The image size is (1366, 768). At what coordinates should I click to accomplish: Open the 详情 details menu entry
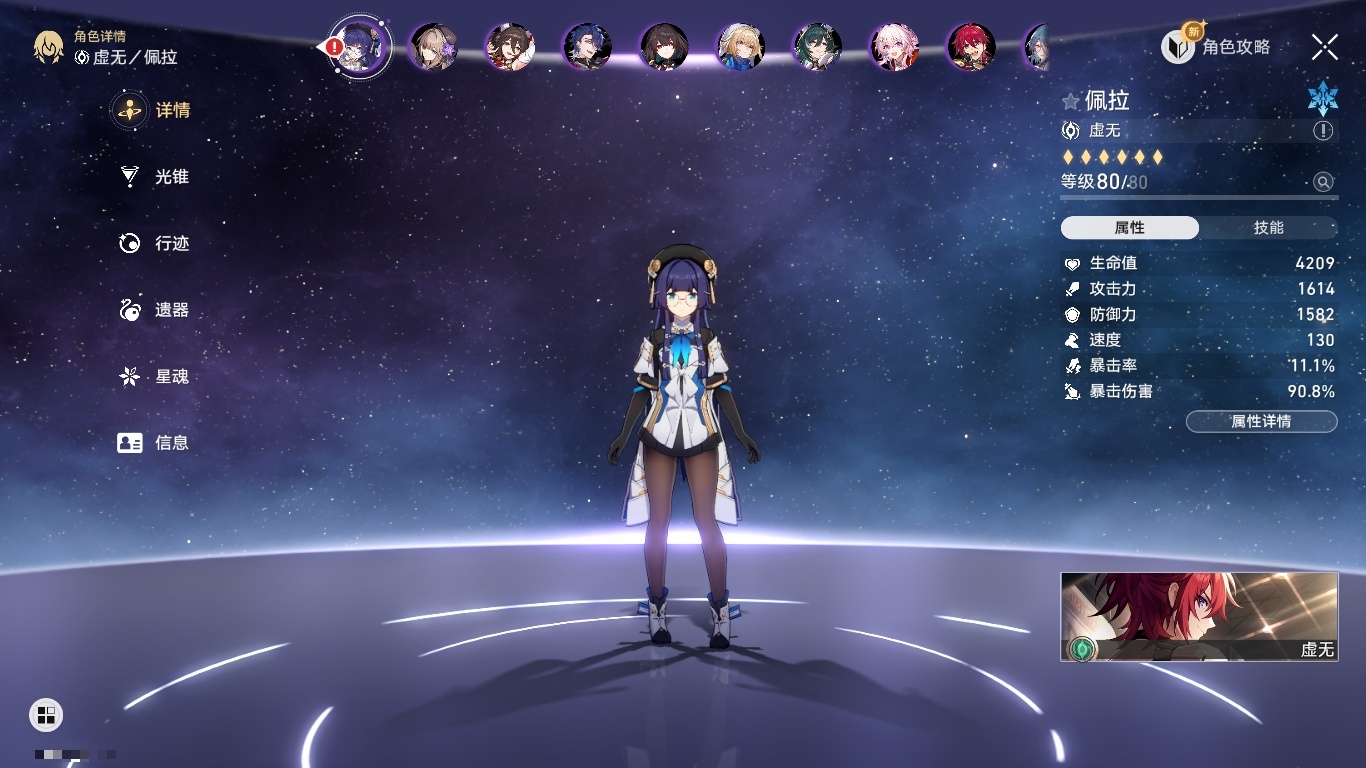click(152, 110)
